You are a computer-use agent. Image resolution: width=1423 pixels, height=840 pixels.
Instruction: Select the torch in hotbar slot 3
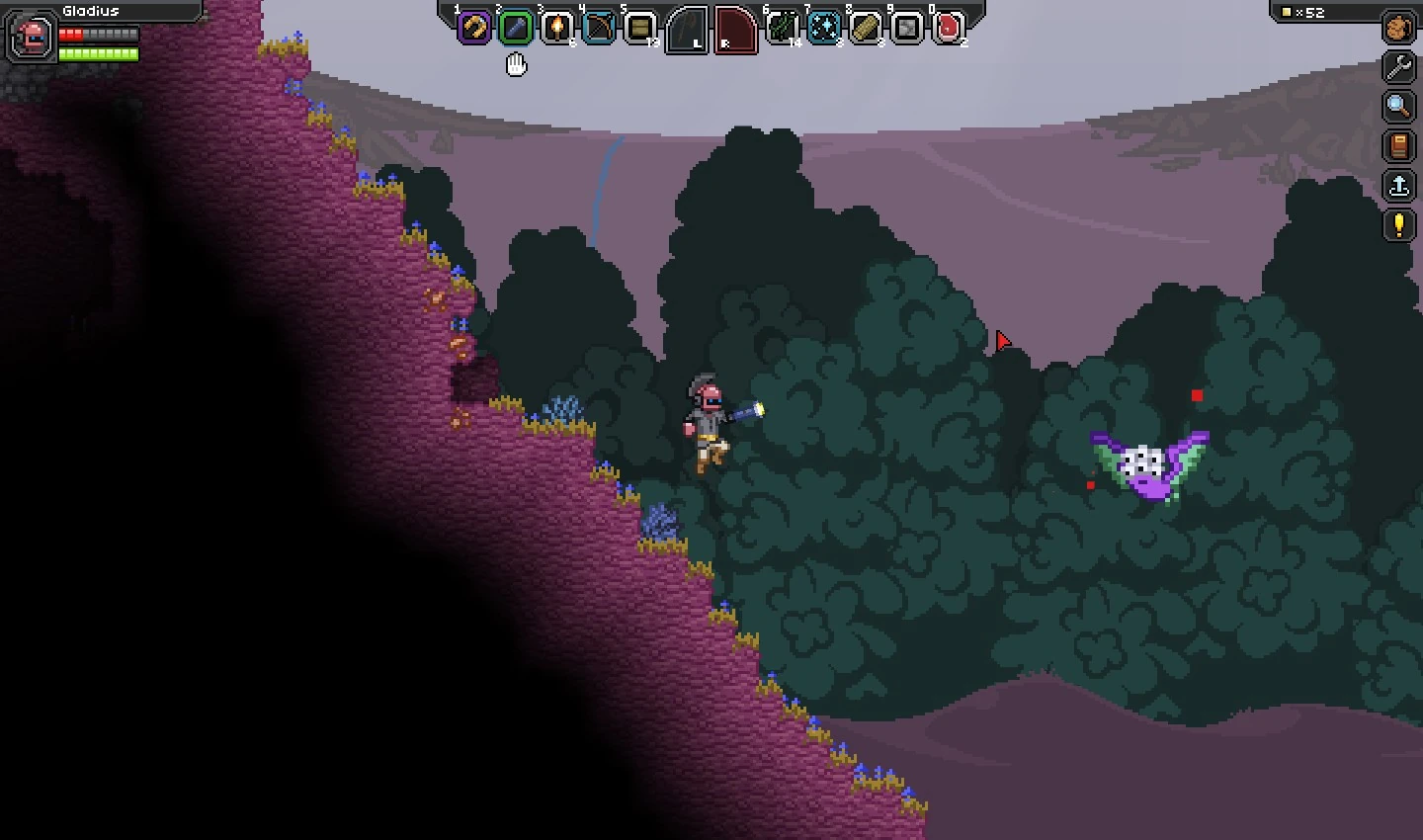tap(558, 28)
